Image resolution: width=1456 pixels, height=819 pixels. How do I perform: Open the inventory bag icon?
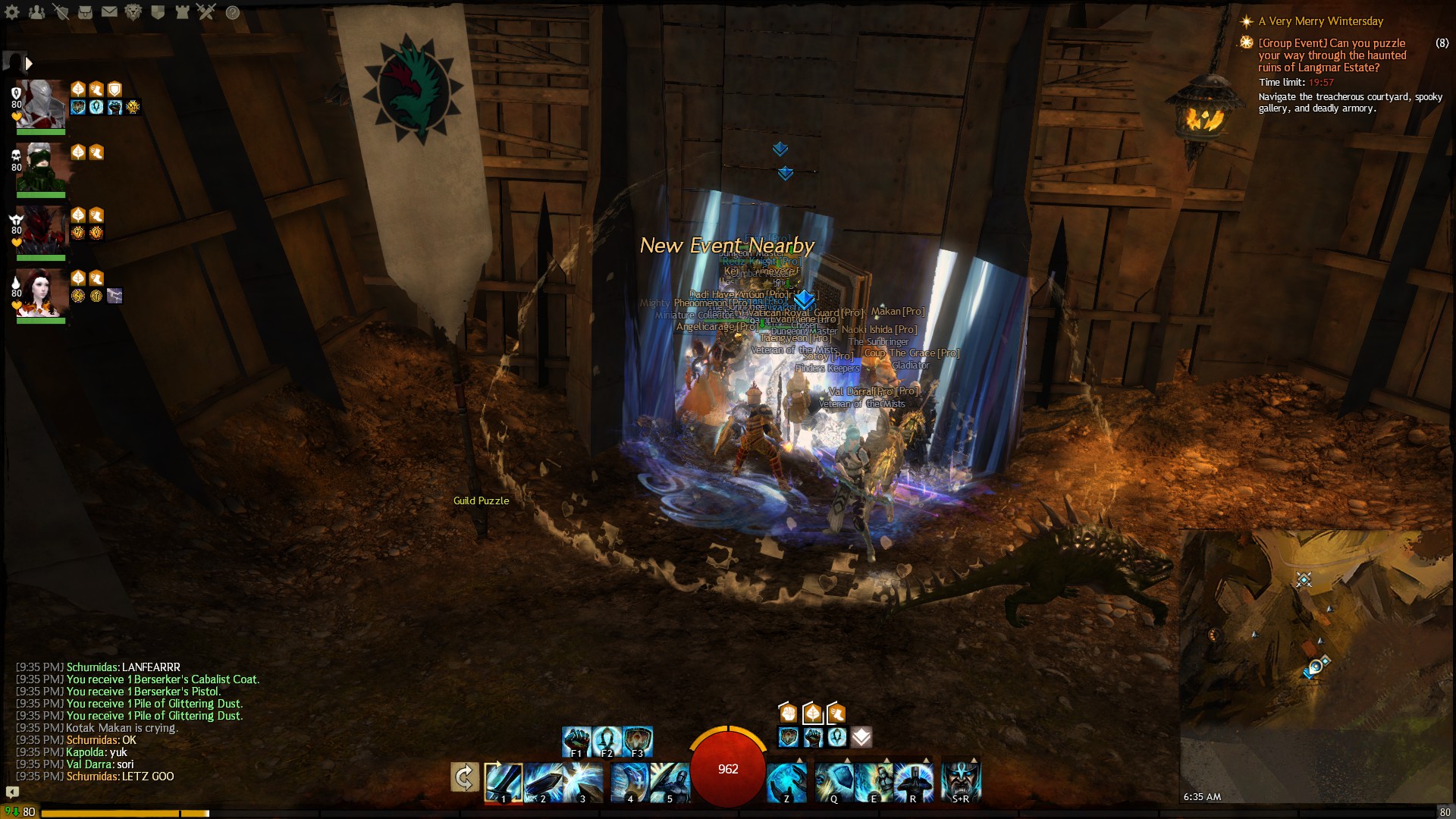click(x=85, y=12)
